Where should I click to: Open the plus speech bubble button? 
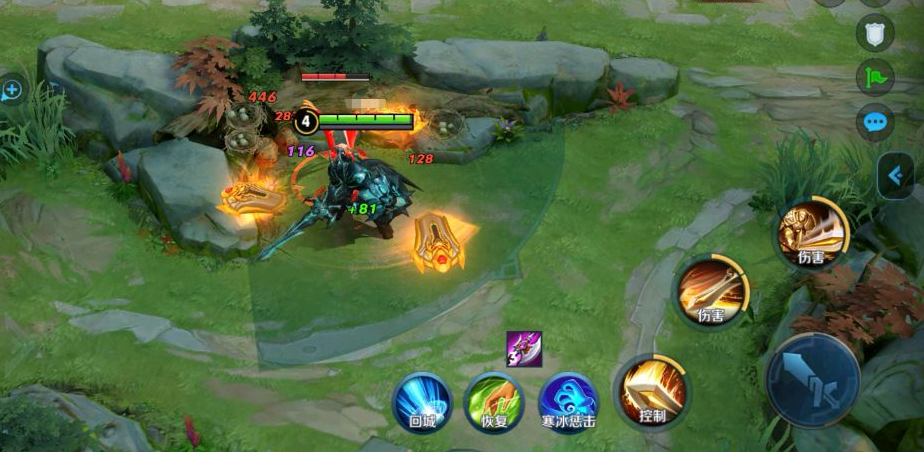coord(11,91)
